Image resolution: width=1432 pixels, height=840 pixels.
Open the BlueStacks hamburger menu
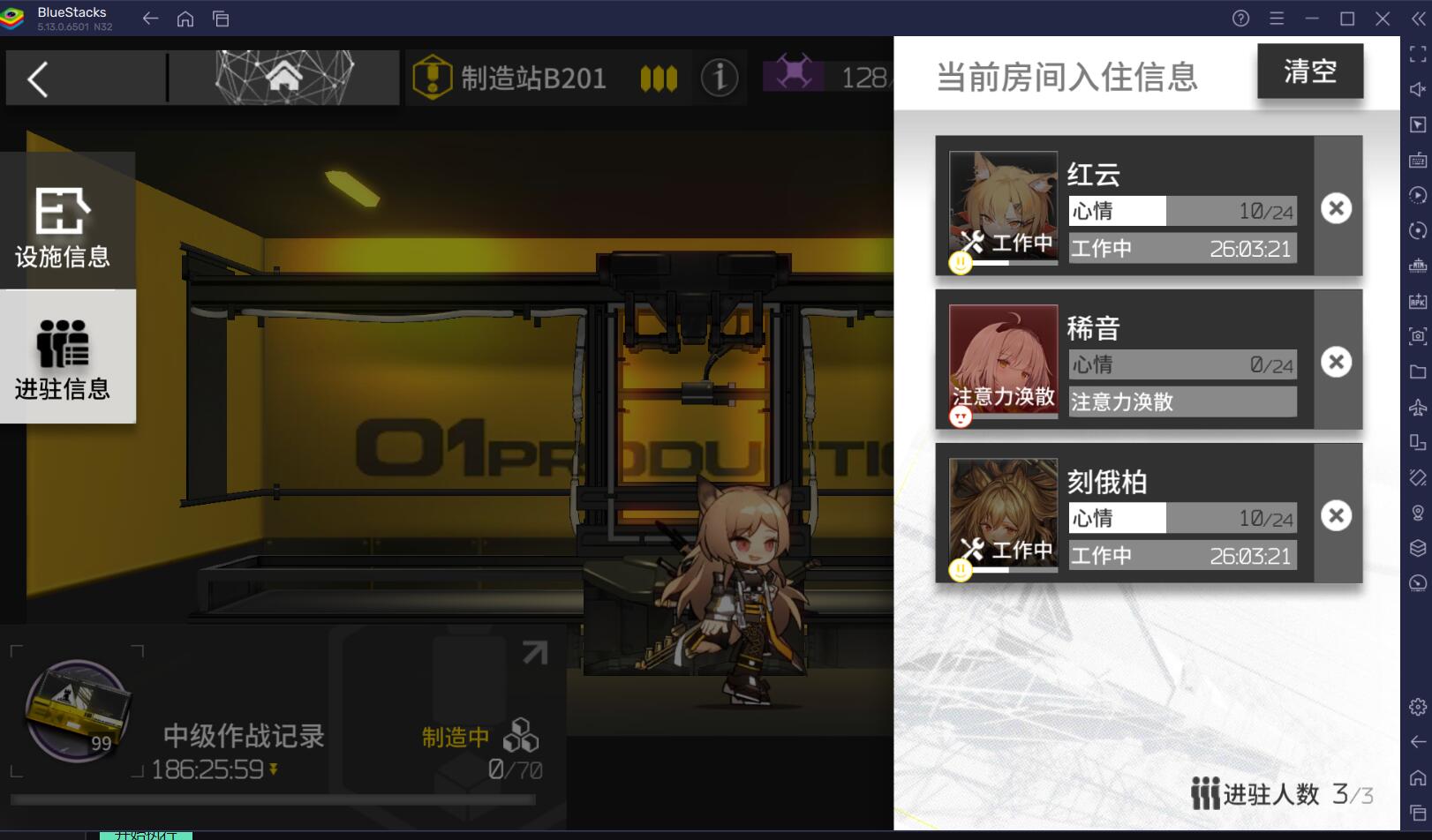(x=1277, y=18)
